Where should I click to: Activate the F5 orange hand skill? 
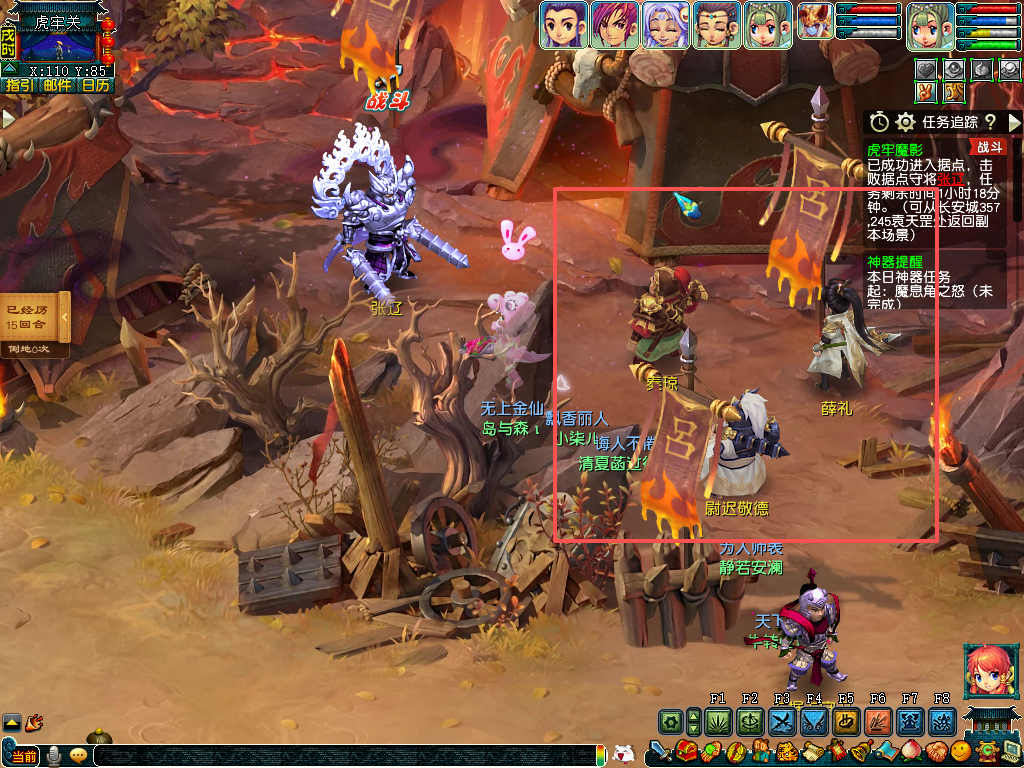pos(846,721)
